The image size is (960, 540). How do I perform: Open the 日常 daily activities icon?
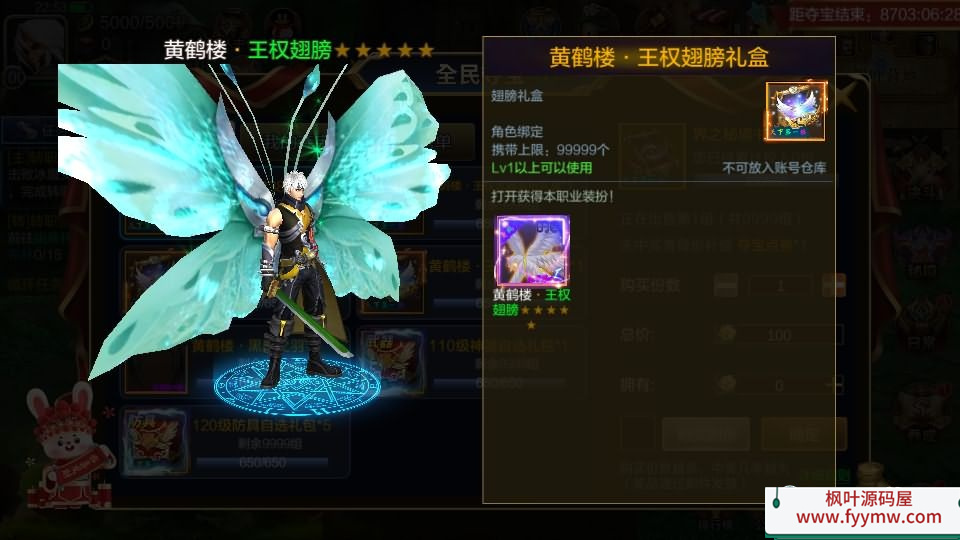click(x=921, y=320)
